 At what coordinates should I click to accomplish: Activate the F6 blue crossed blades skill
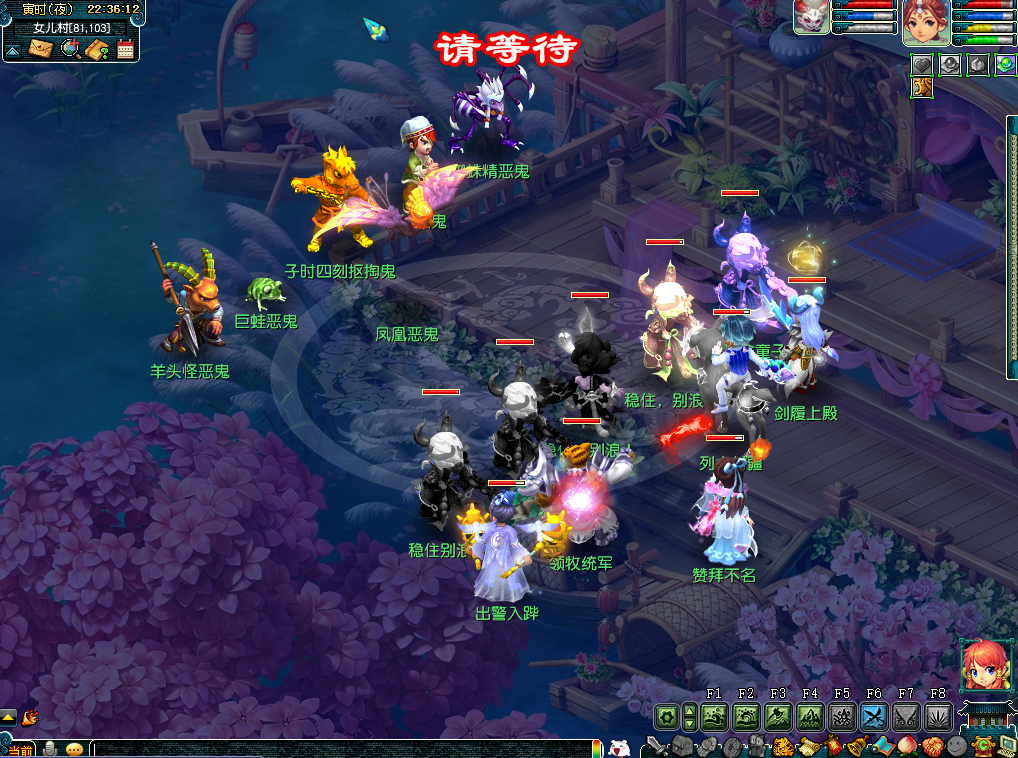pos(874,716)
